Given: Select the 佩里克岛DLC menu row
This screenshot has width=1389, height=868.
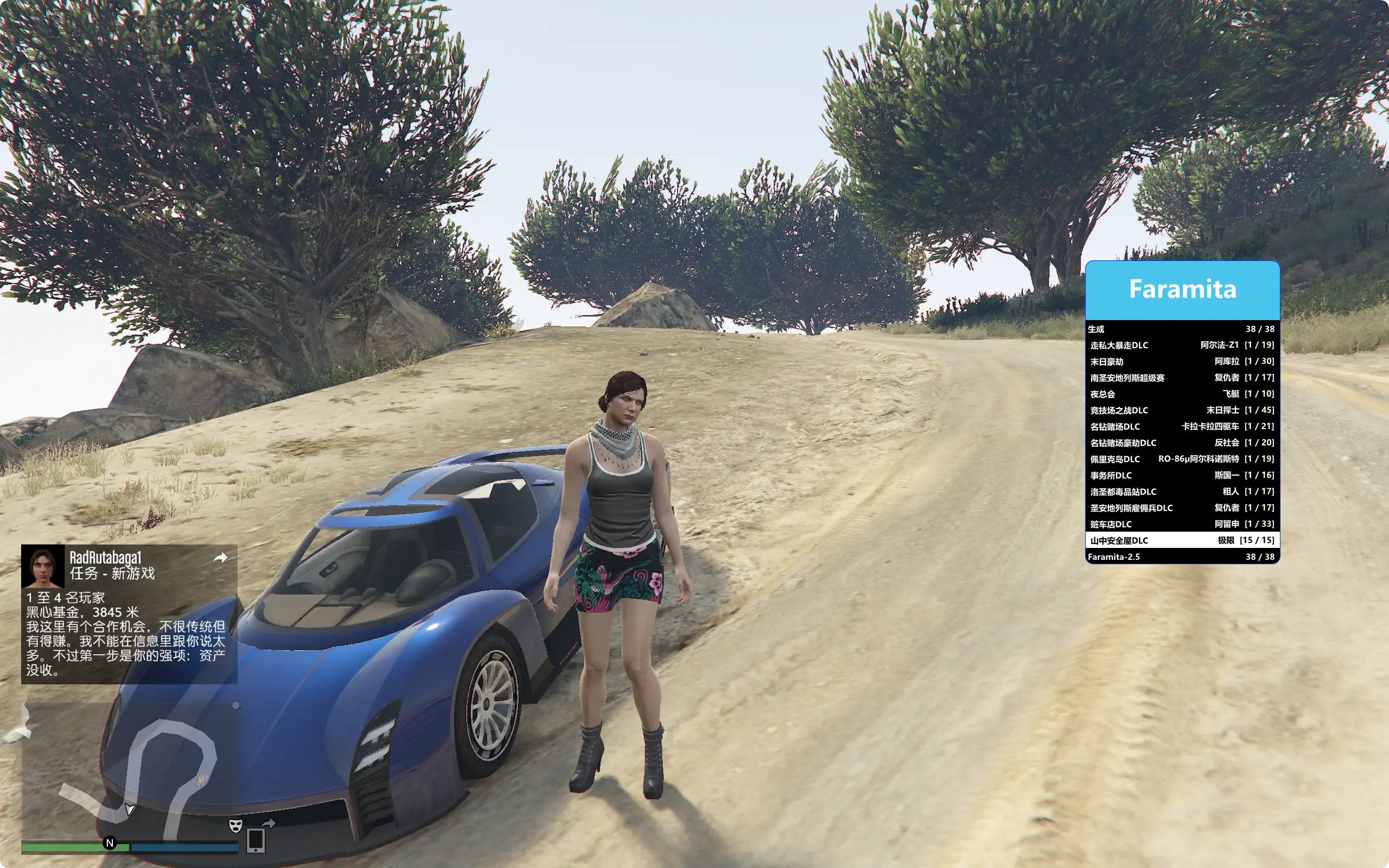Looking at the screenshot, I should click(x=1182, y=459).
